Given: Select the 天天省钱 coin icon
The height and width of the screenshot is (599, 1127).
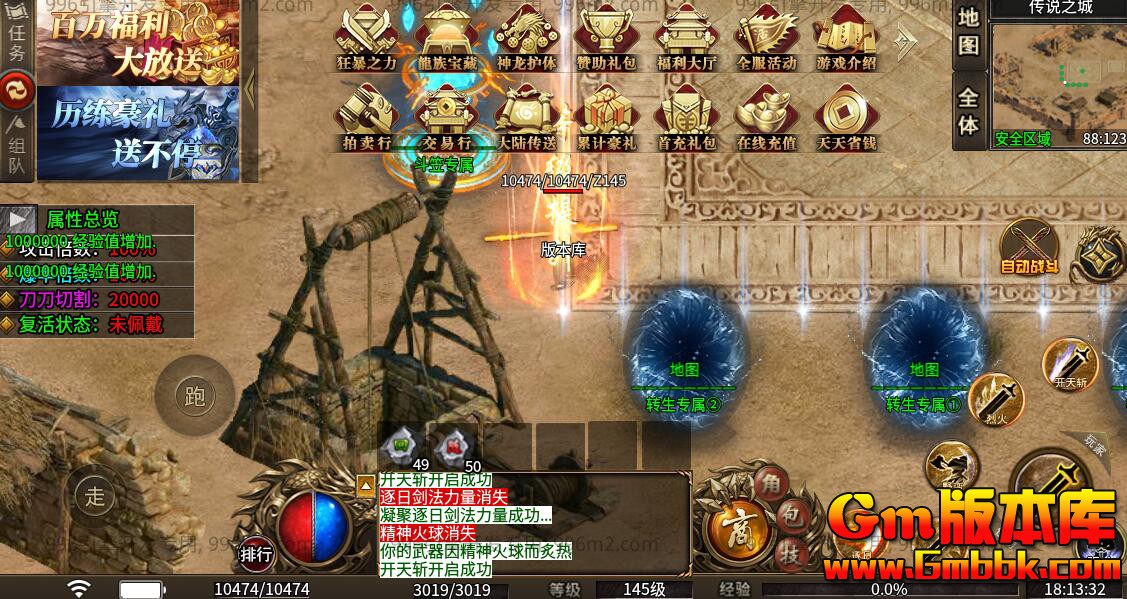Looking at the screenshot, I should [x=846, y=114].
